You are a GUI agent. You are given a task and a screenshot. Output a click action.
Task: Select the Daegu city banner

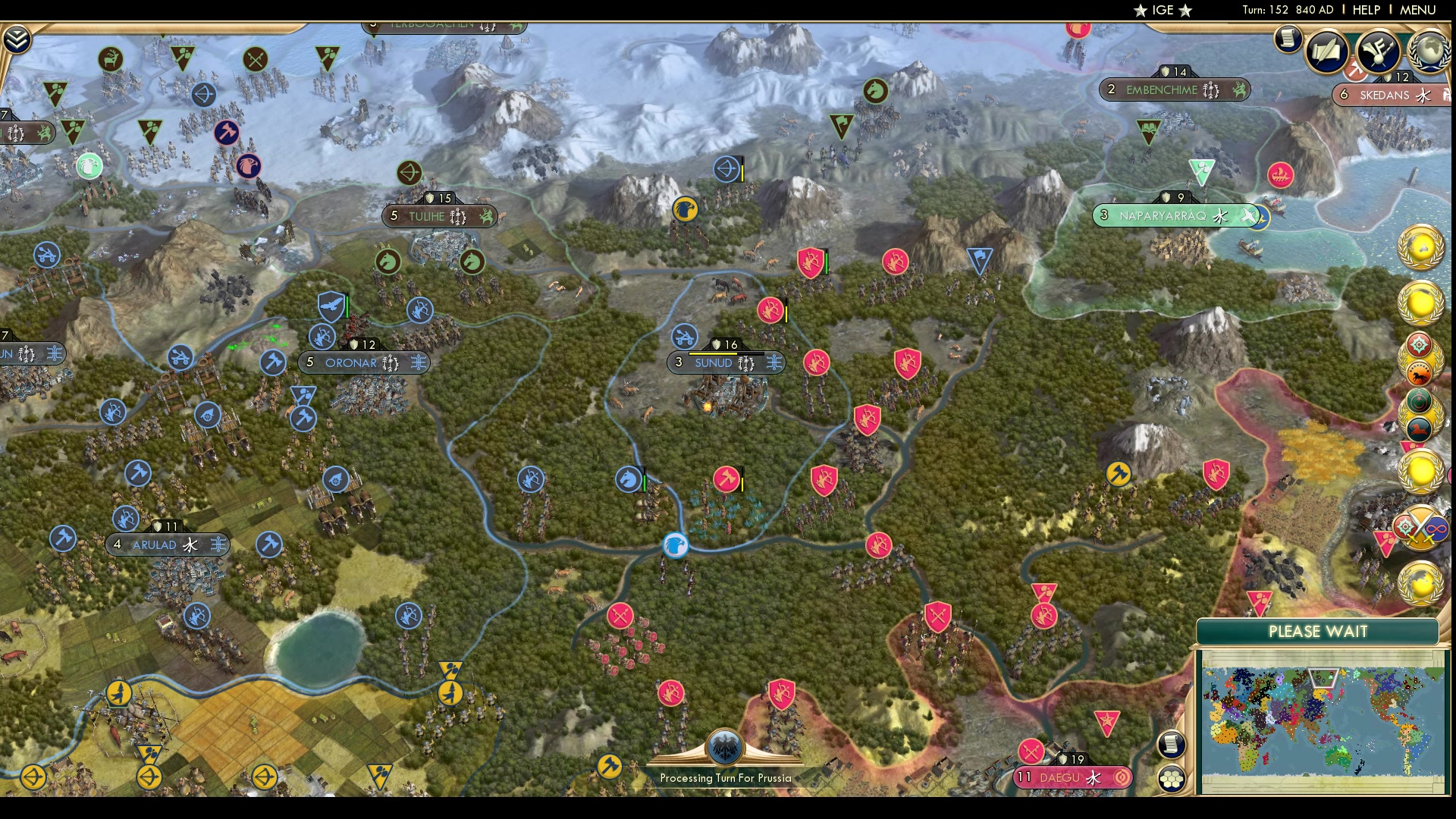coord(1072,777)
